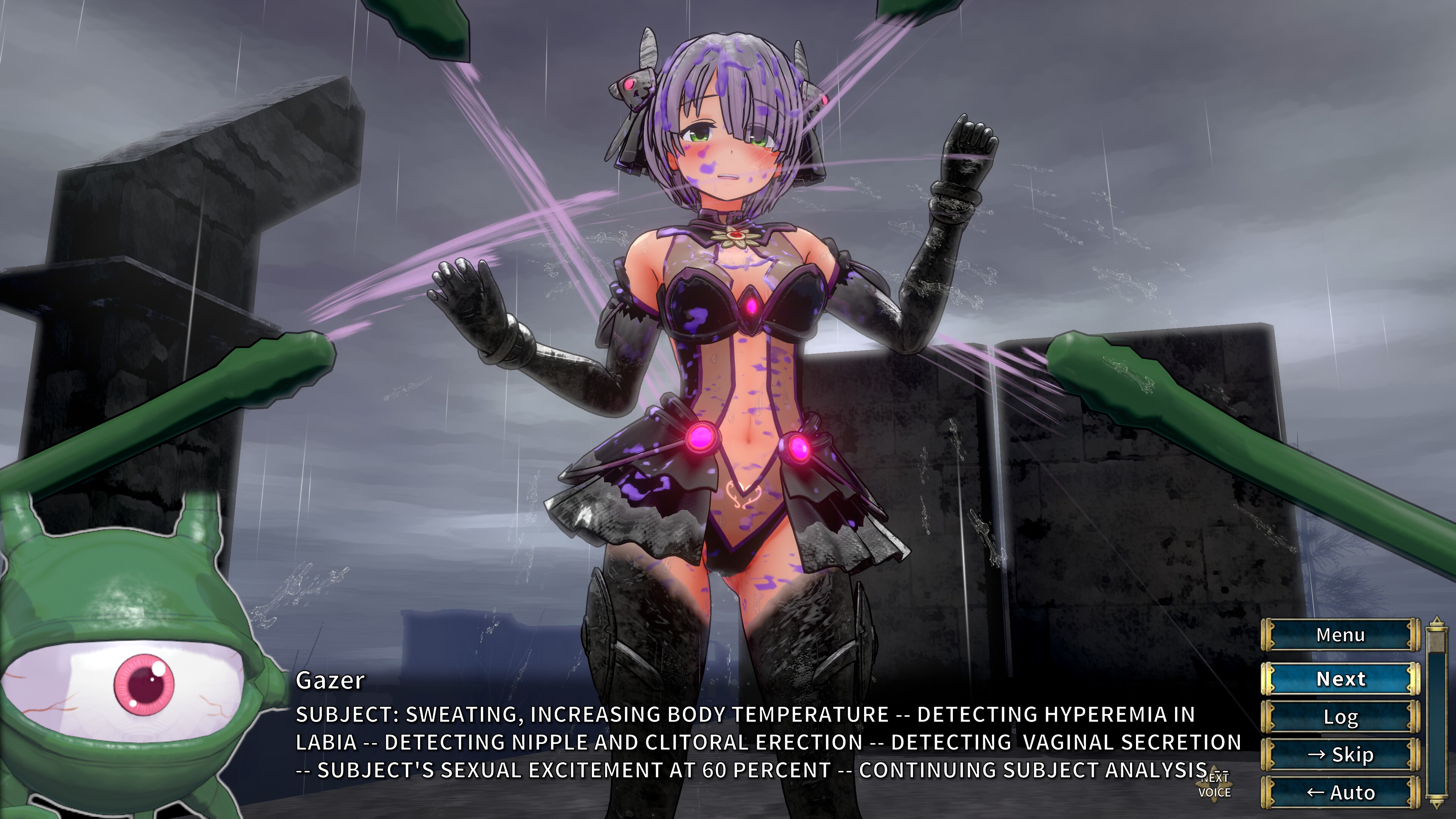Click the Next Voice icon
Viewport: 1456px width, 819px height.
point(1214,786)
